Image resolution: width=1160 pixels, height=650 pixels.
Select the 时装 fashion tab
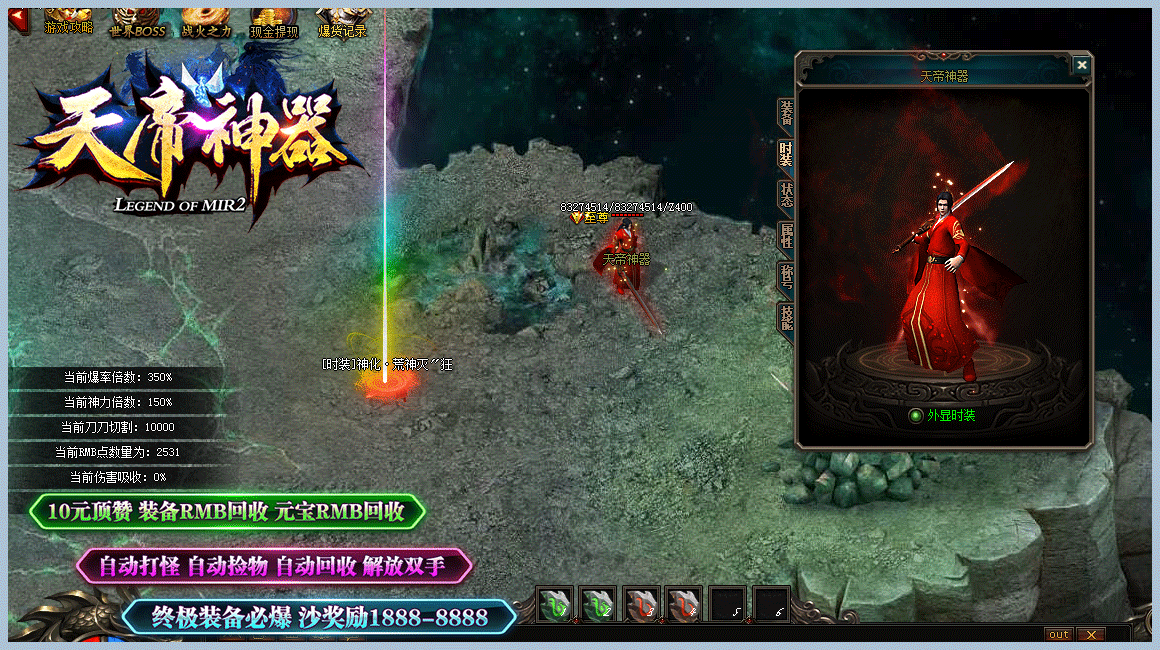pyautogui.click(x=786, y=154)
